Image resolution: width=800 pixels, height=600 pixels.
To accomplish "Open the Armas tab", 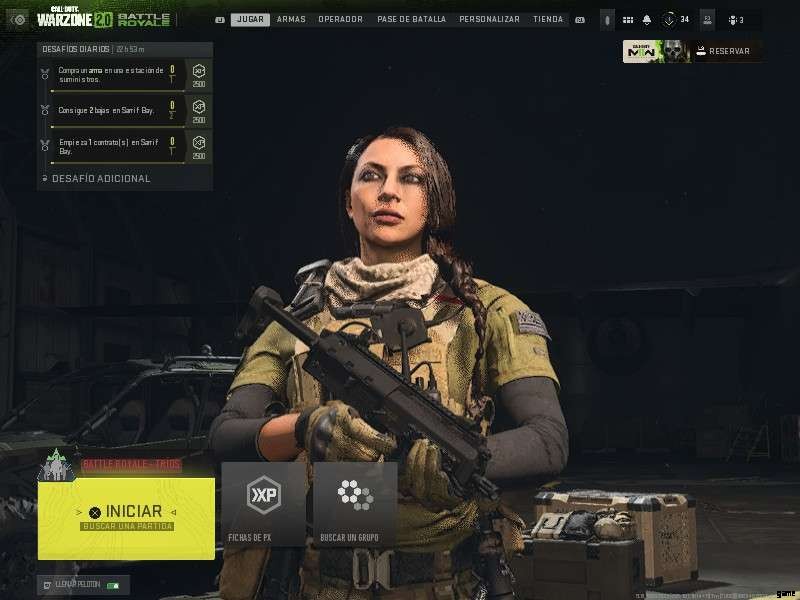I will pos(291,19).
